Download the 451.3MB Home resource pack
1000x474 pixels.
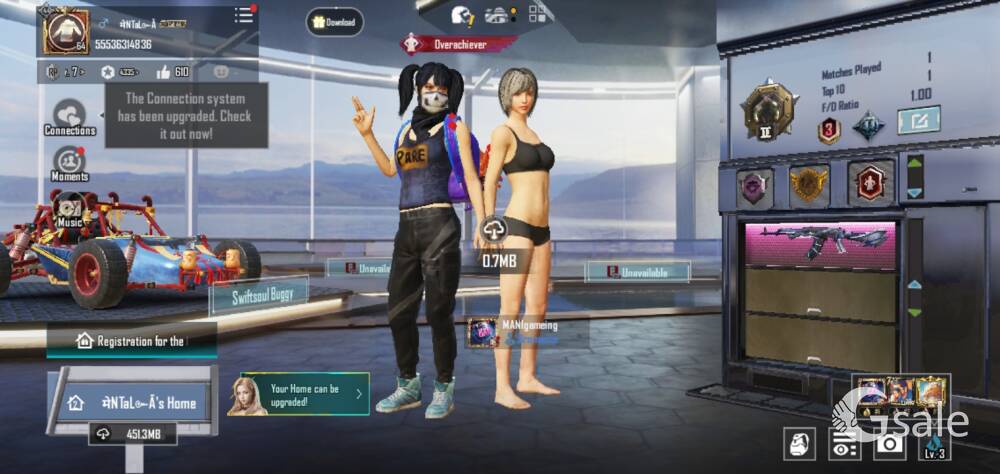tap(133, 434)
